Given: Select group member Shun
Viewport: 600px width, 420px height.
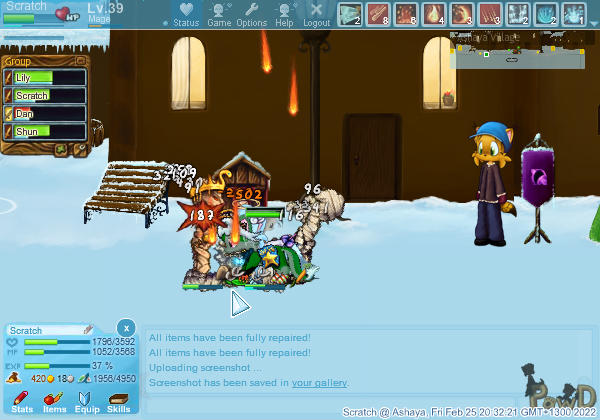Looking at the screenshot, I should [46, 132].
